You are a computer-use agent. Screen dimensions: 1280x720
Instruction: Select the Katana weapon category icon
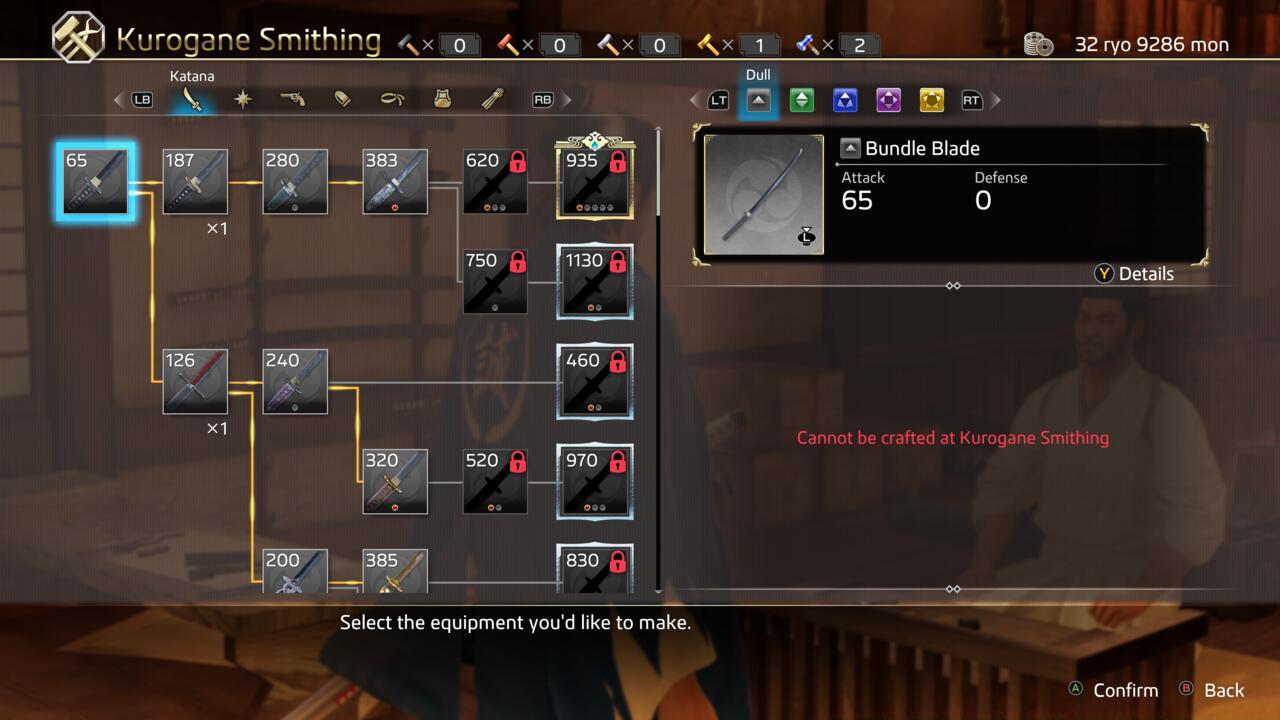coord(191,99)
